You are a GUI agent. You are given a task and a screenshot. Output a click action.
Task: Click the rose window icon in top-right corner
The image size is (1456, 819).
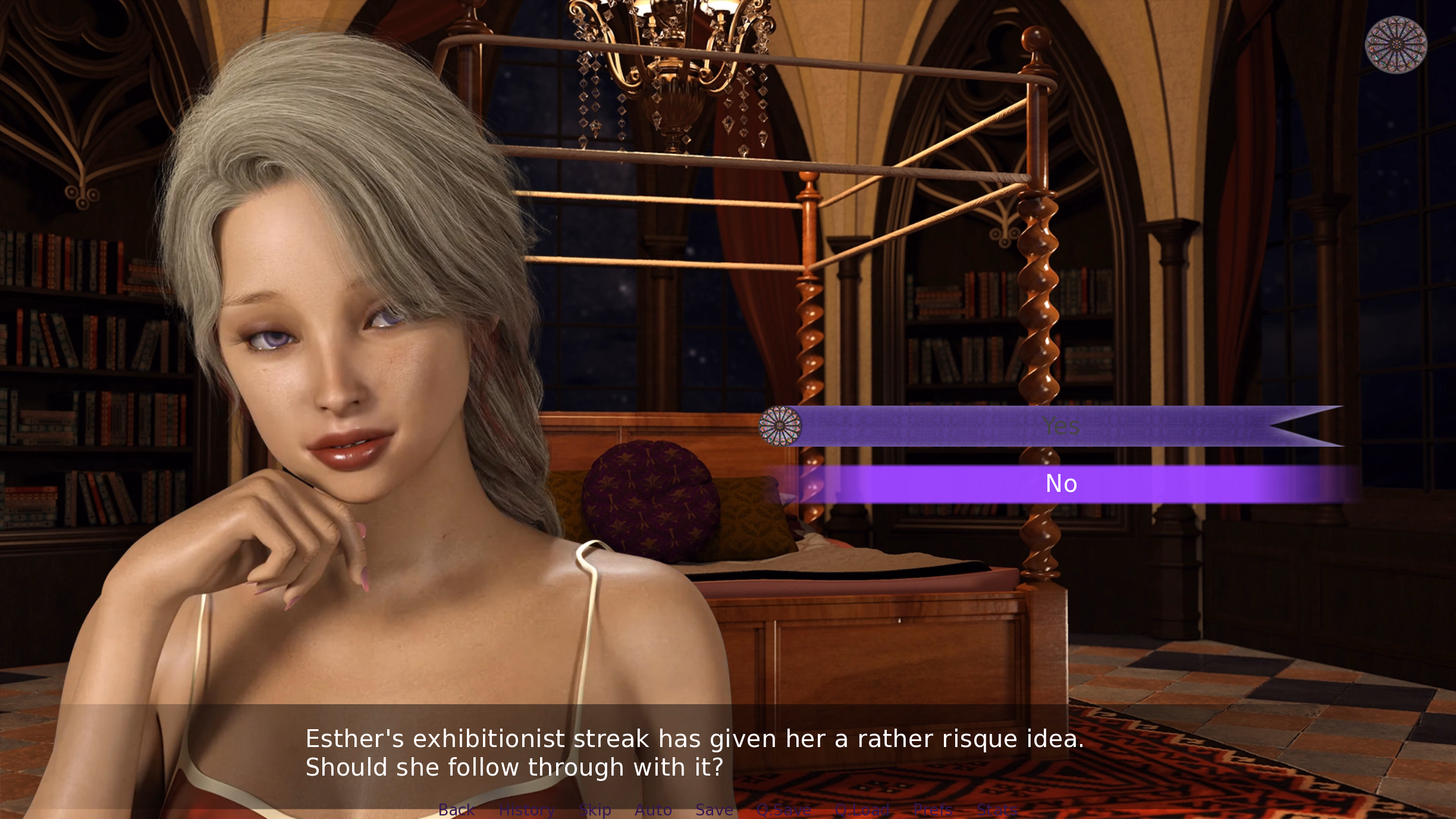[x=1395, y=45]
